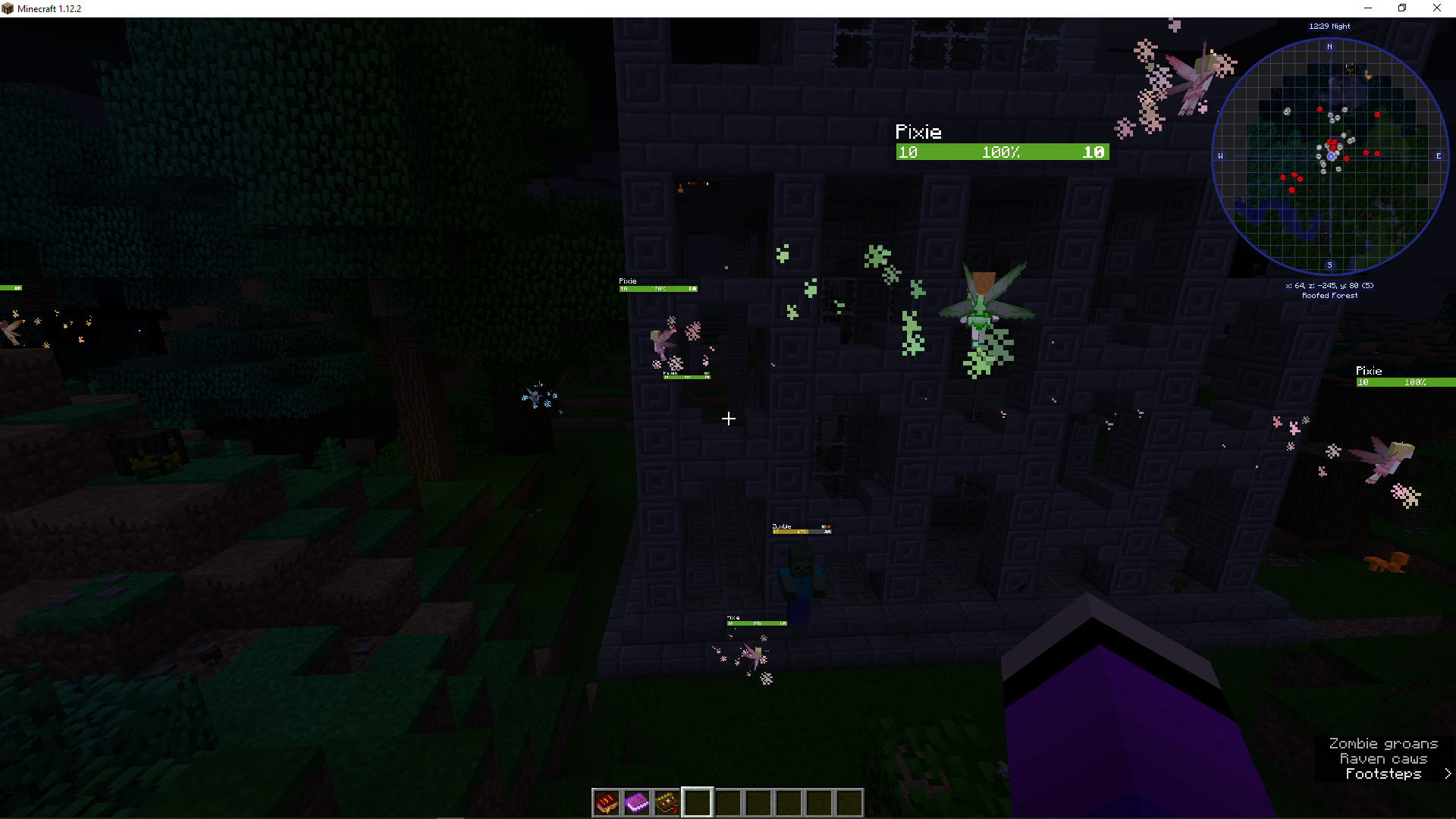The height and width of the screenshot is (819, 1456).
Task: Click the N compass marker on the minimap
Action: (x=1329, y=45)
